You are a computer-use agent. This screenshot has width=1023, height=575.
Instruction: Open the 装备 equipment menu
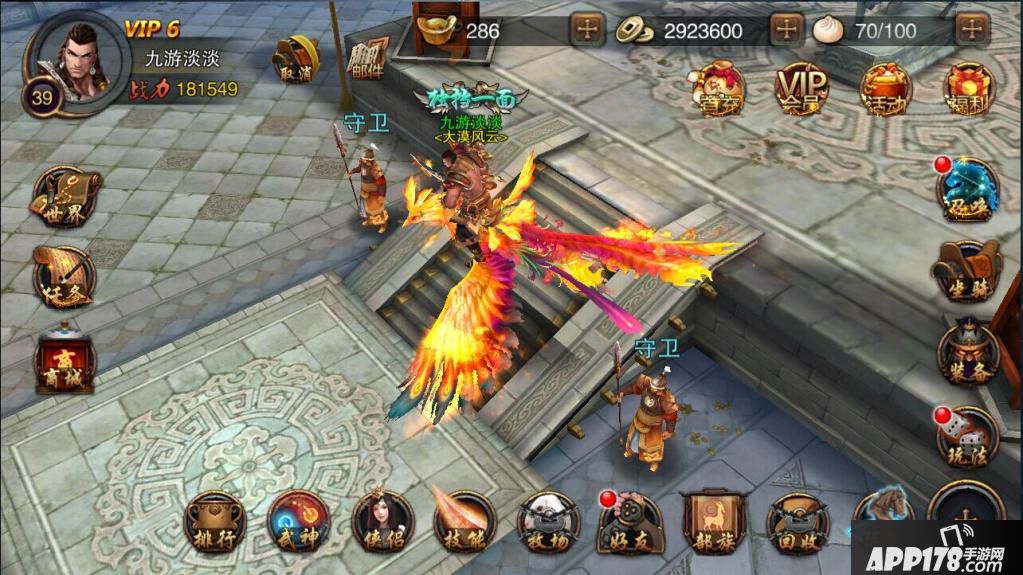click(x=966, y=352)
